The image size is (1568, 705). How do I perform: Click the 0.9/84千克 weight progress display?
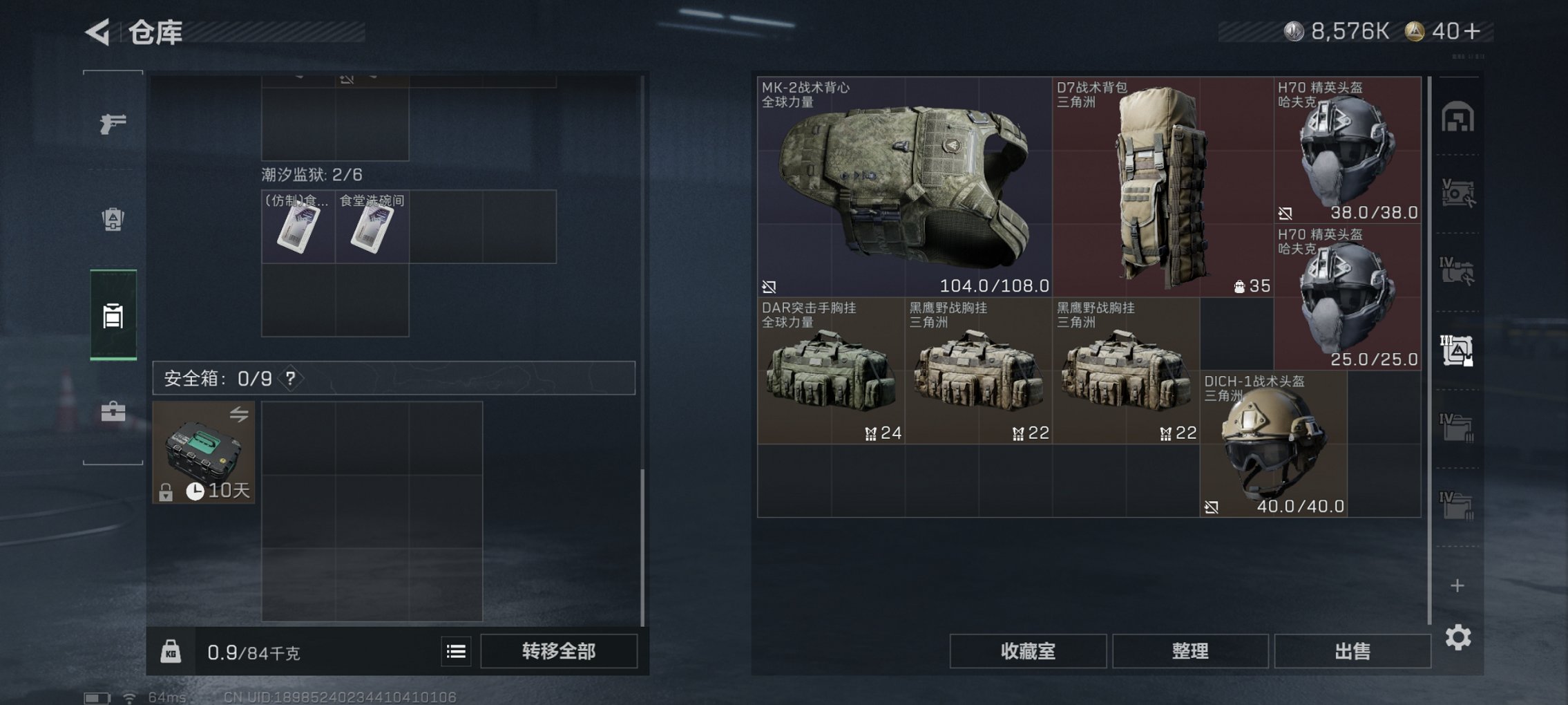coord(256,650)
